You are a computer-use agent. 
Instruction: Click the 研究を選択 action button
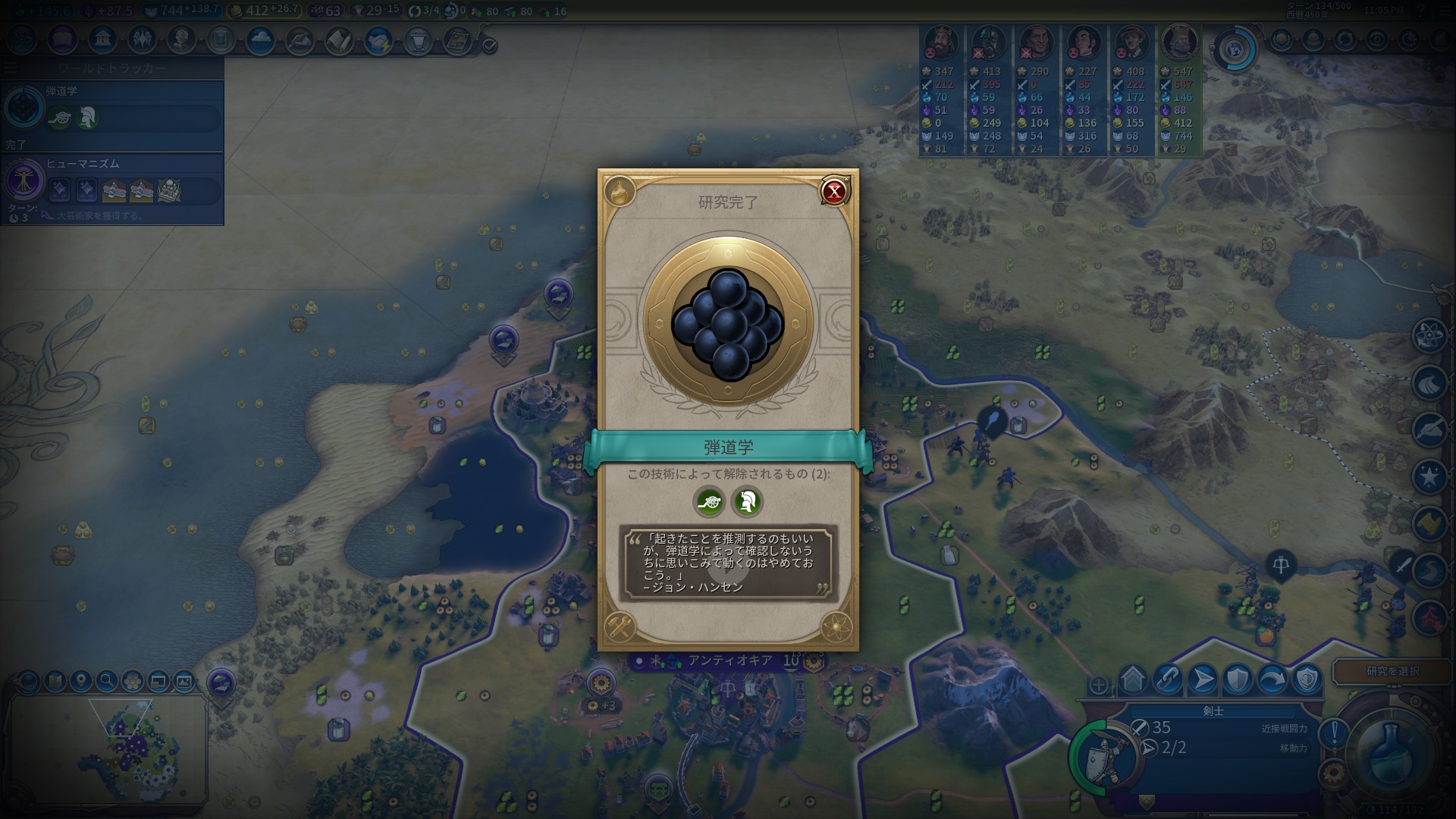(1392, 671)
